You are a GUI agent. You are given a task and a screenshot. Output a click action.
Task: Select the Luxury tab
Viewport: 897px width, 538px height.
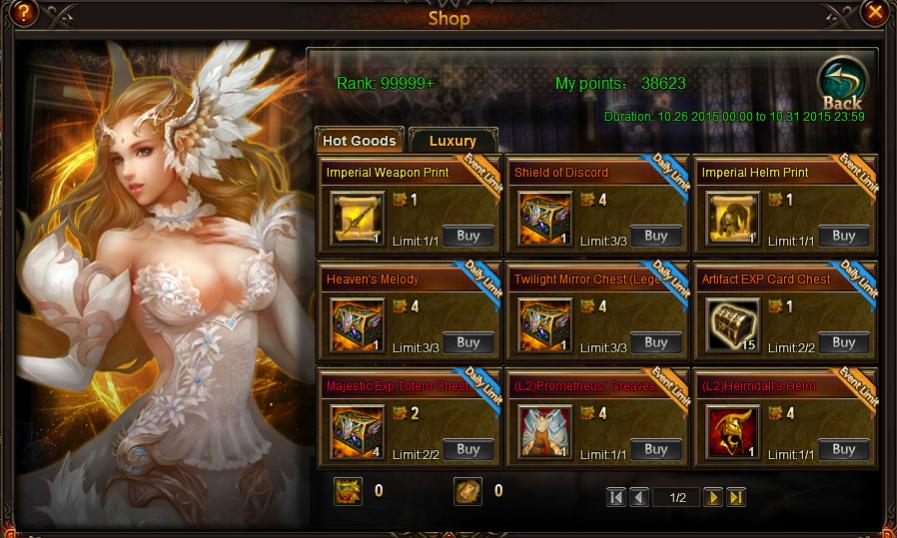click(x=452, y=141)
